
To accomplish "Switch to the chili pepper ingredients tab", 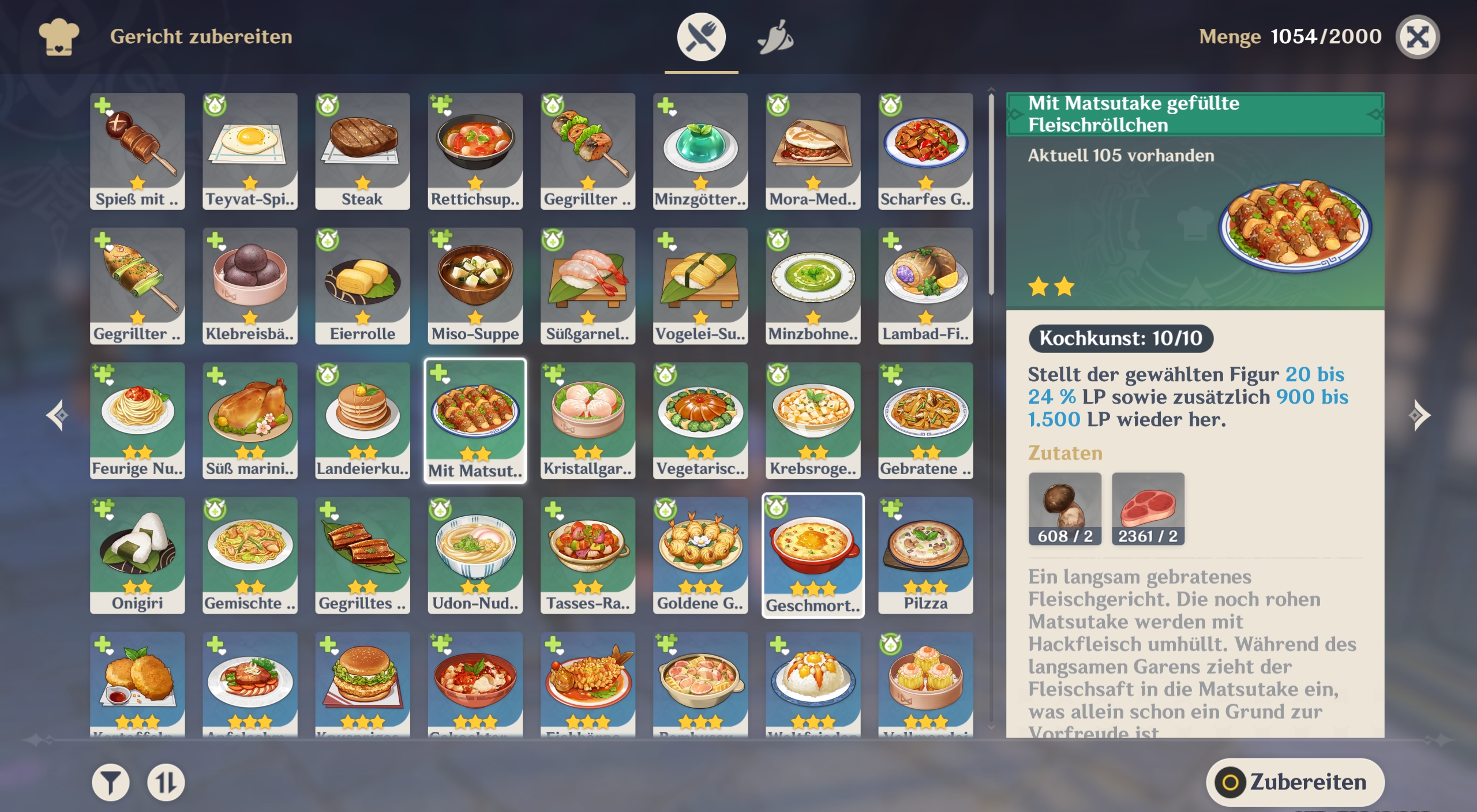I will coord(776,36).
